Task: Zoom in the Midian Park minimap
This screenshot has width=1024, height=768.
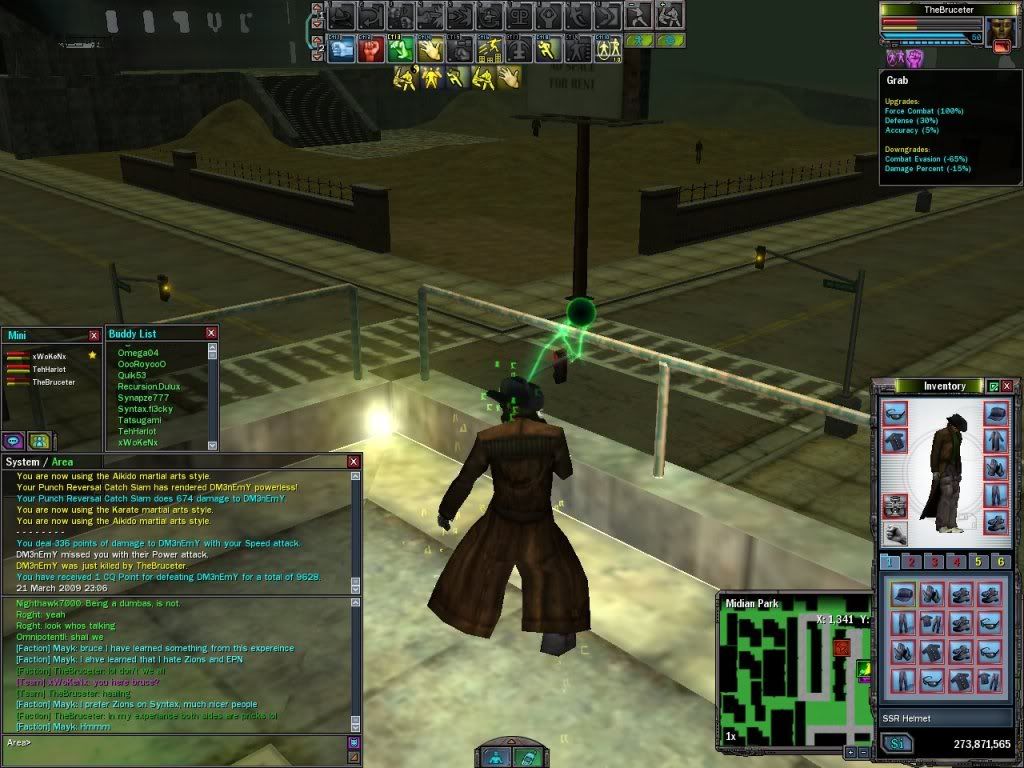Action: pos(850,751)
